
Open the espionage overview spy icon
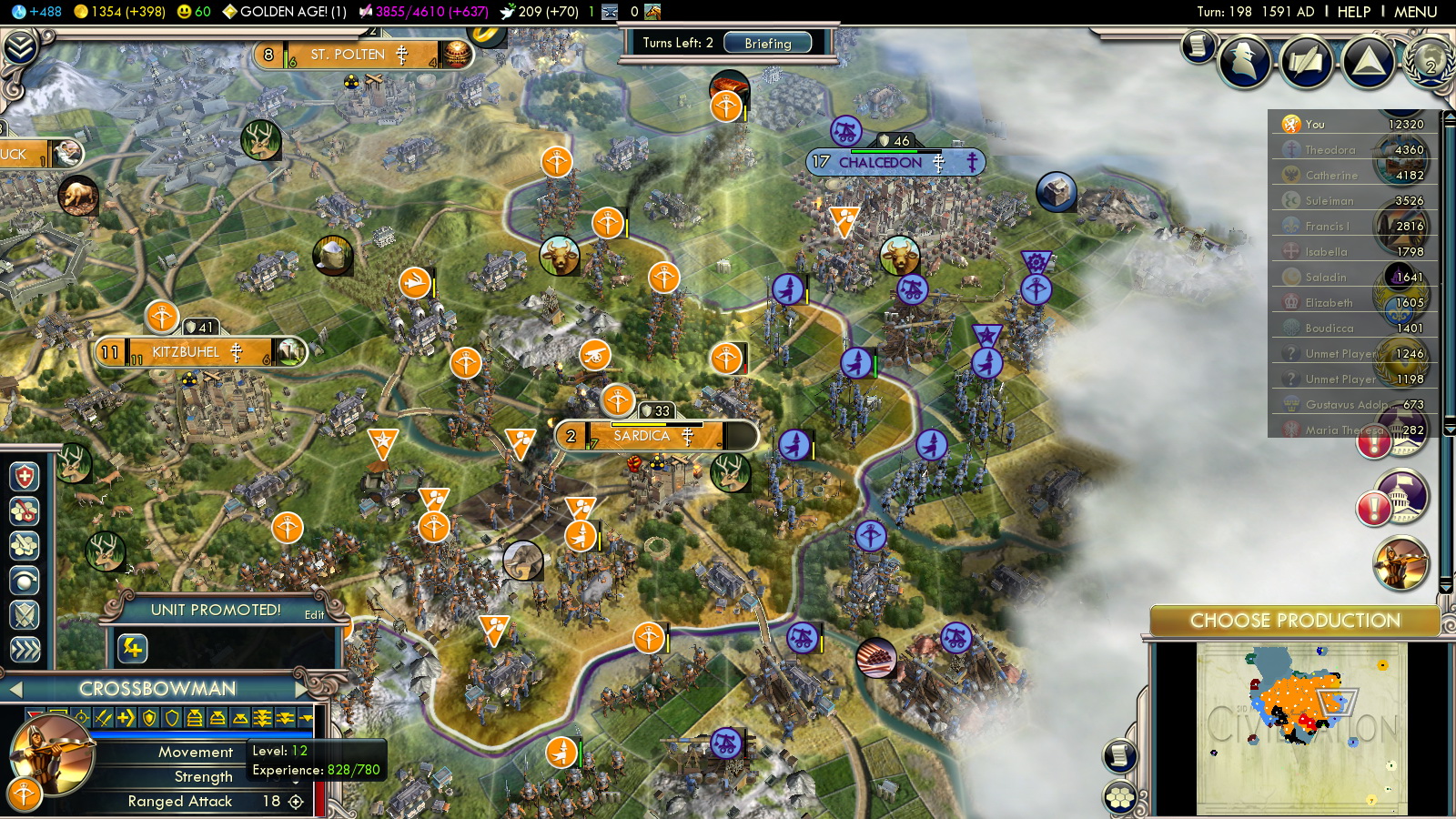point(1245,62)
